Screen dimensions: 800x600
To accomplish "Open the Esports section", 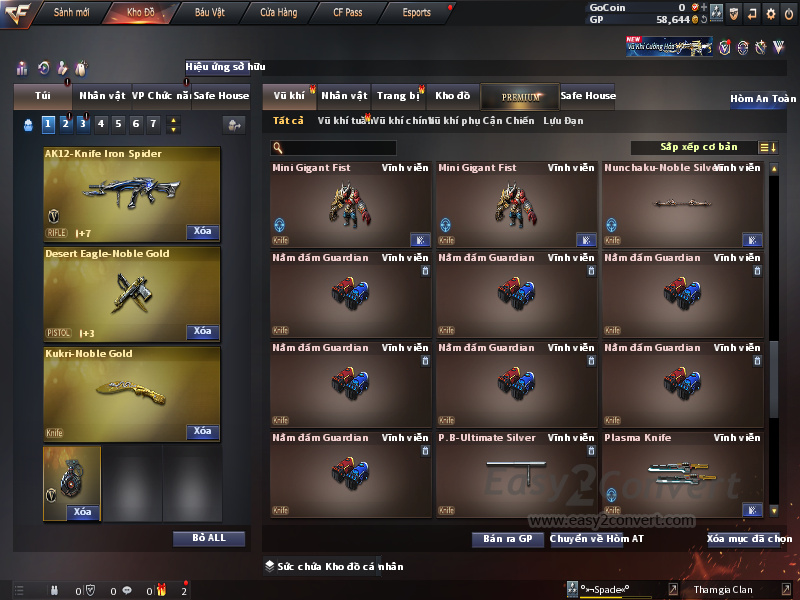I will point(416,13).
